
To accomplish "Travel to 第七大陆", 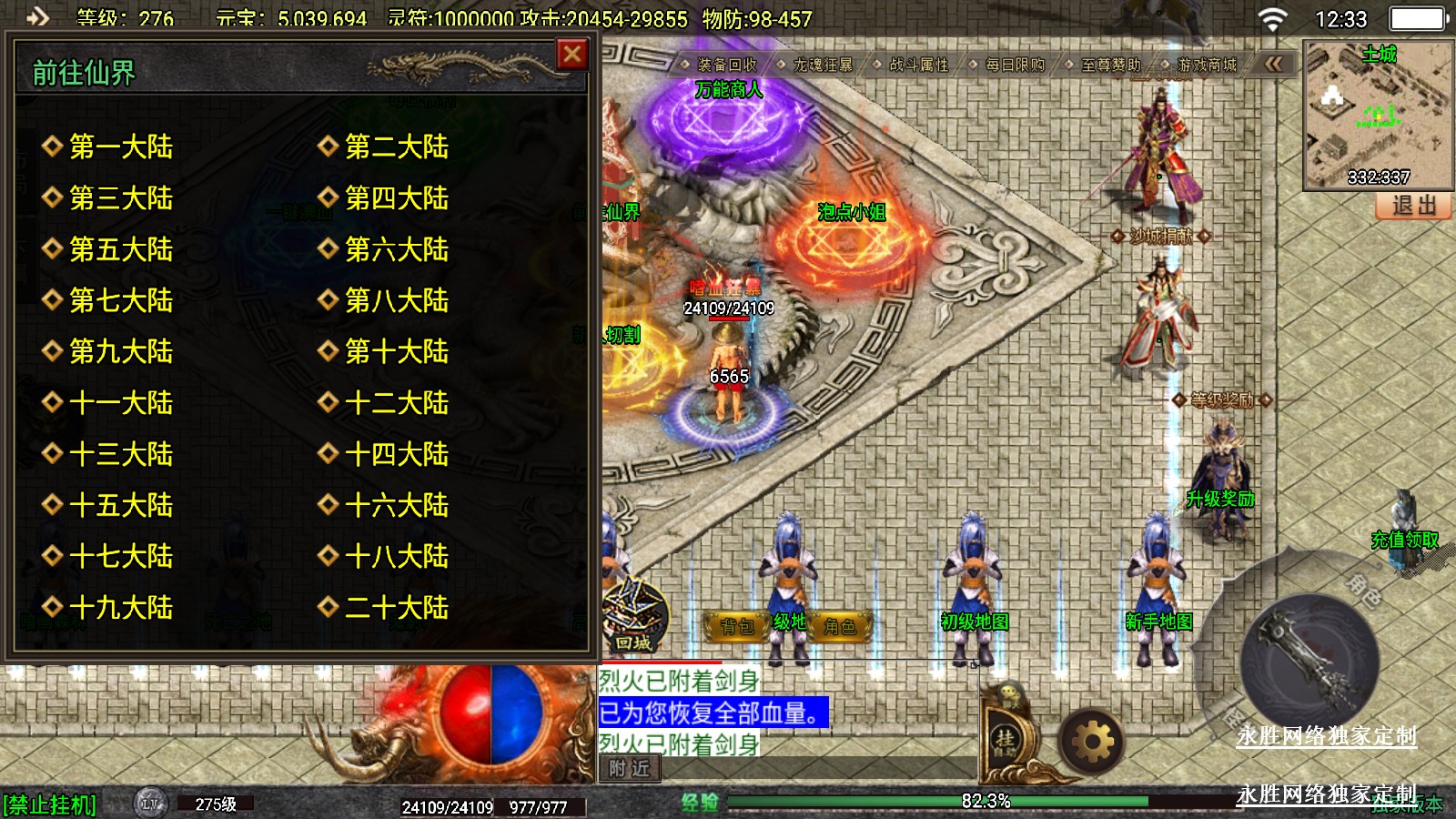I will pyautogui.click(x=121, y=300).
